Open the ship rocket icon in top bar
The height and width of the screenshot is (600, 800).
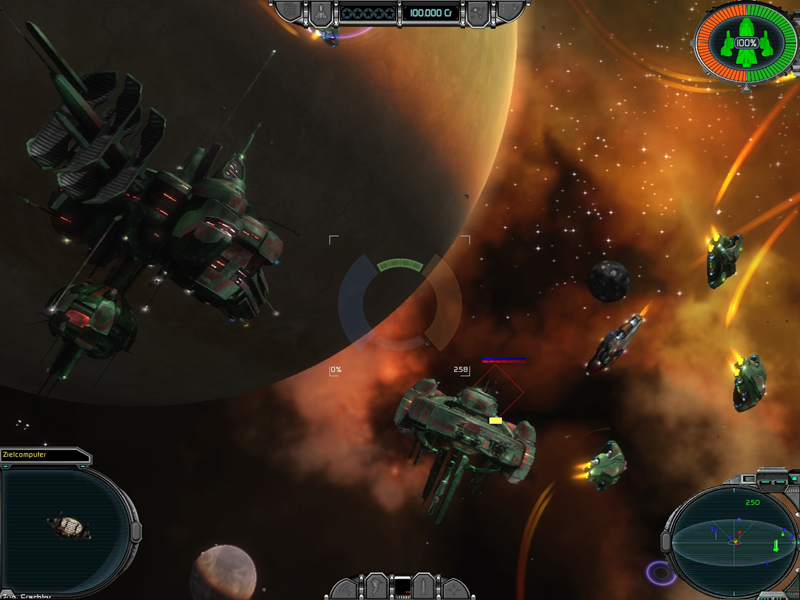click(x=320, y=12)
